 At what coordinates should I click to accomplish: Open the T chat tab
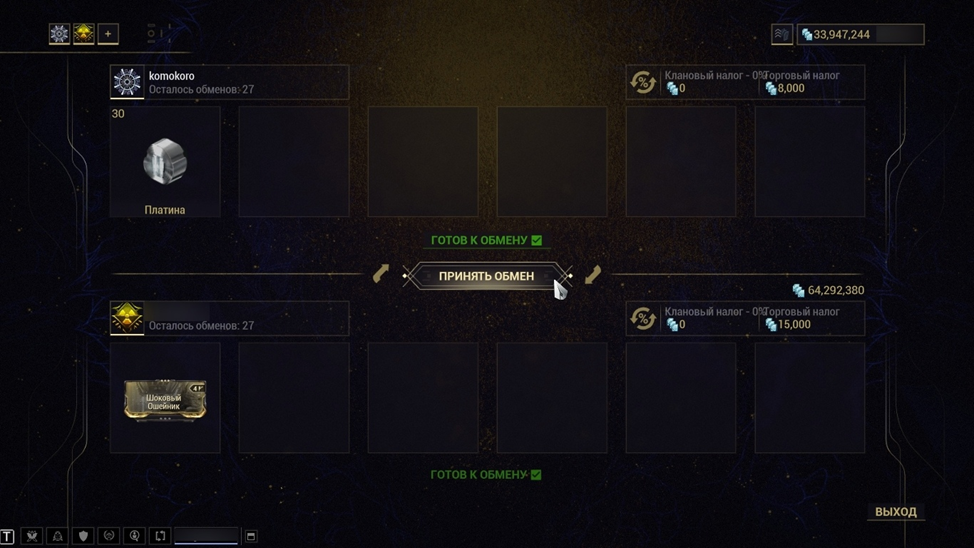click(x=8, y=537)
